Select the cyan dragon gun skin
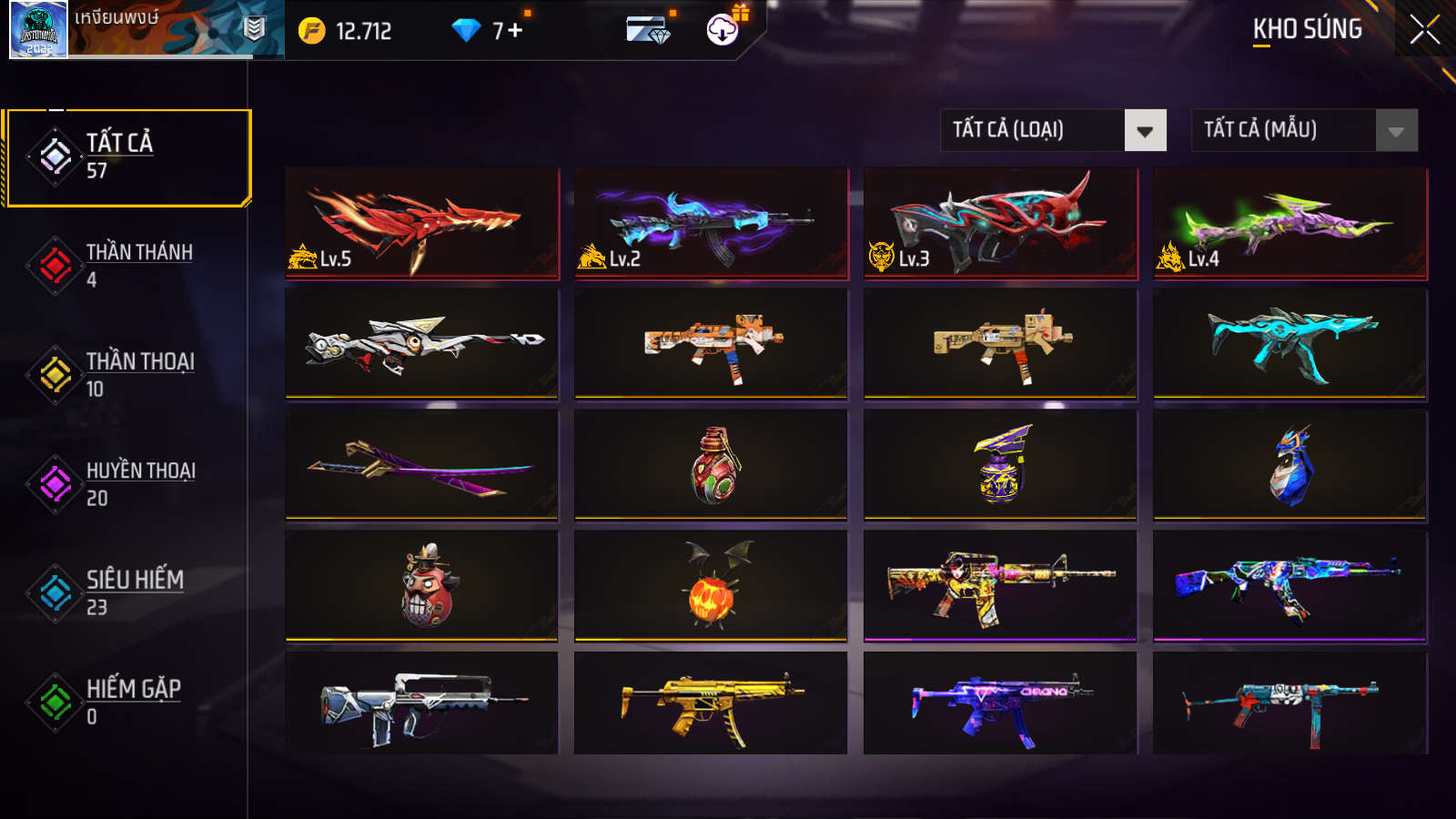Image resolution: width=1456 pixels, height=819 pixels. [1289, 344]
